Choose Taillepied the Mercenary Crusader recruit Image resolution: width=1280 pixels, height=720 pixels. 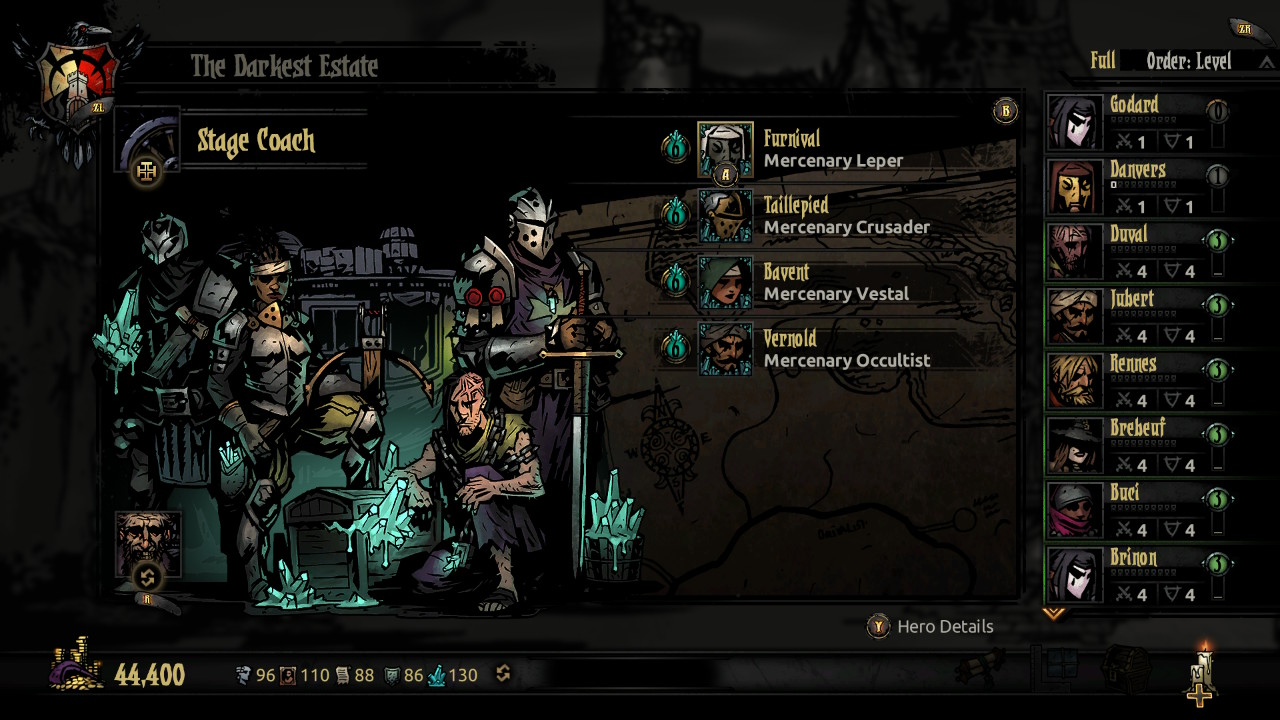[x=725, y=216]
